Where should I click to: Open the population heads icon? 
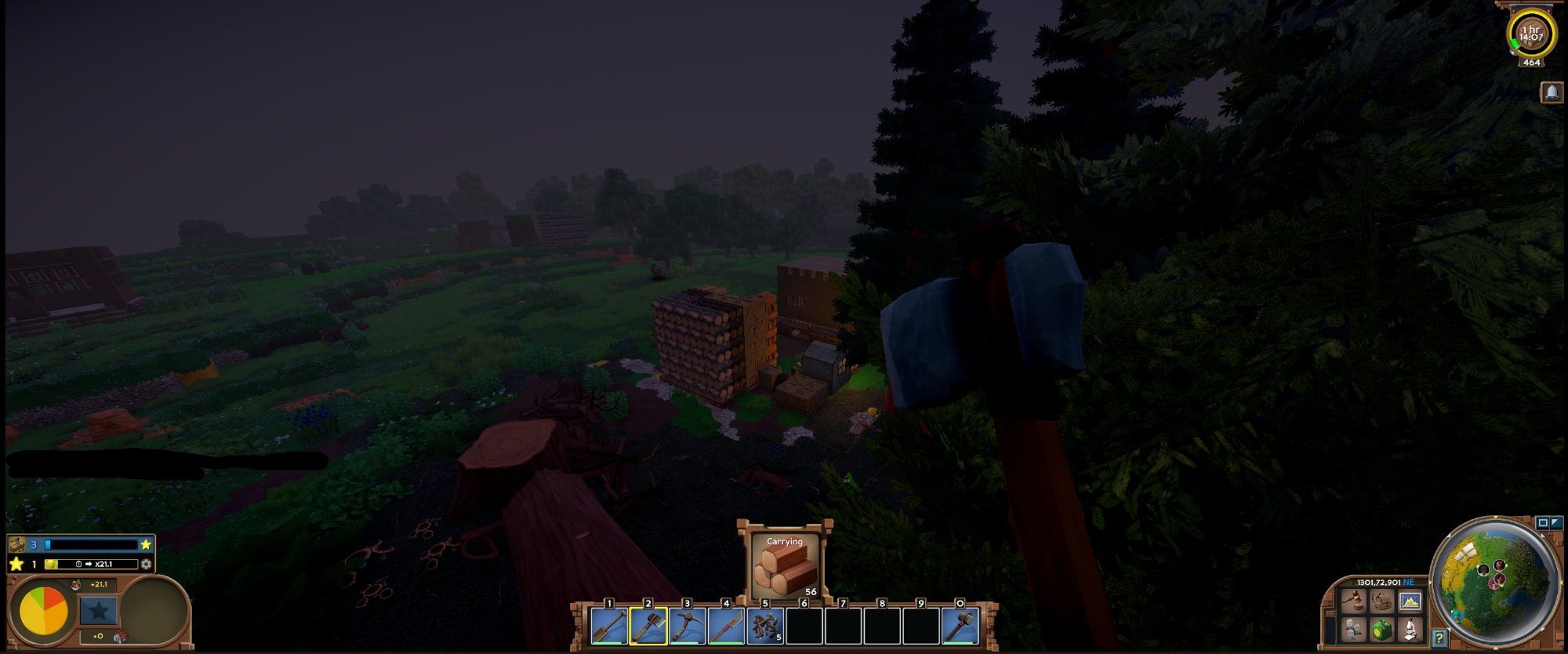pyautogui.click(x=1353, y=629)
